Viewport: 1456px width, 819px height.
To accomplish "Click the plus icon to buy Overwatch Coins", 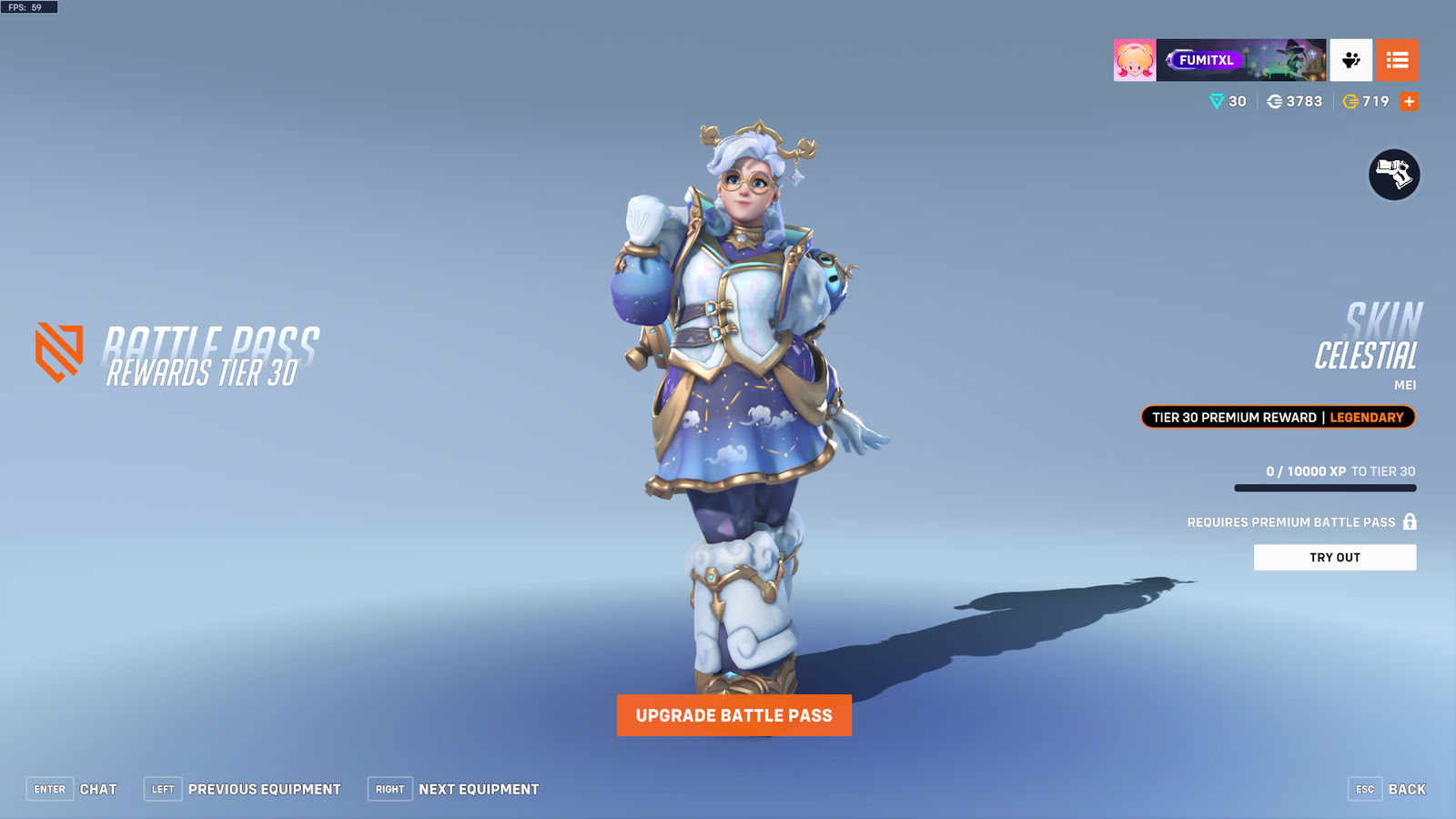I will [1408, 101].
